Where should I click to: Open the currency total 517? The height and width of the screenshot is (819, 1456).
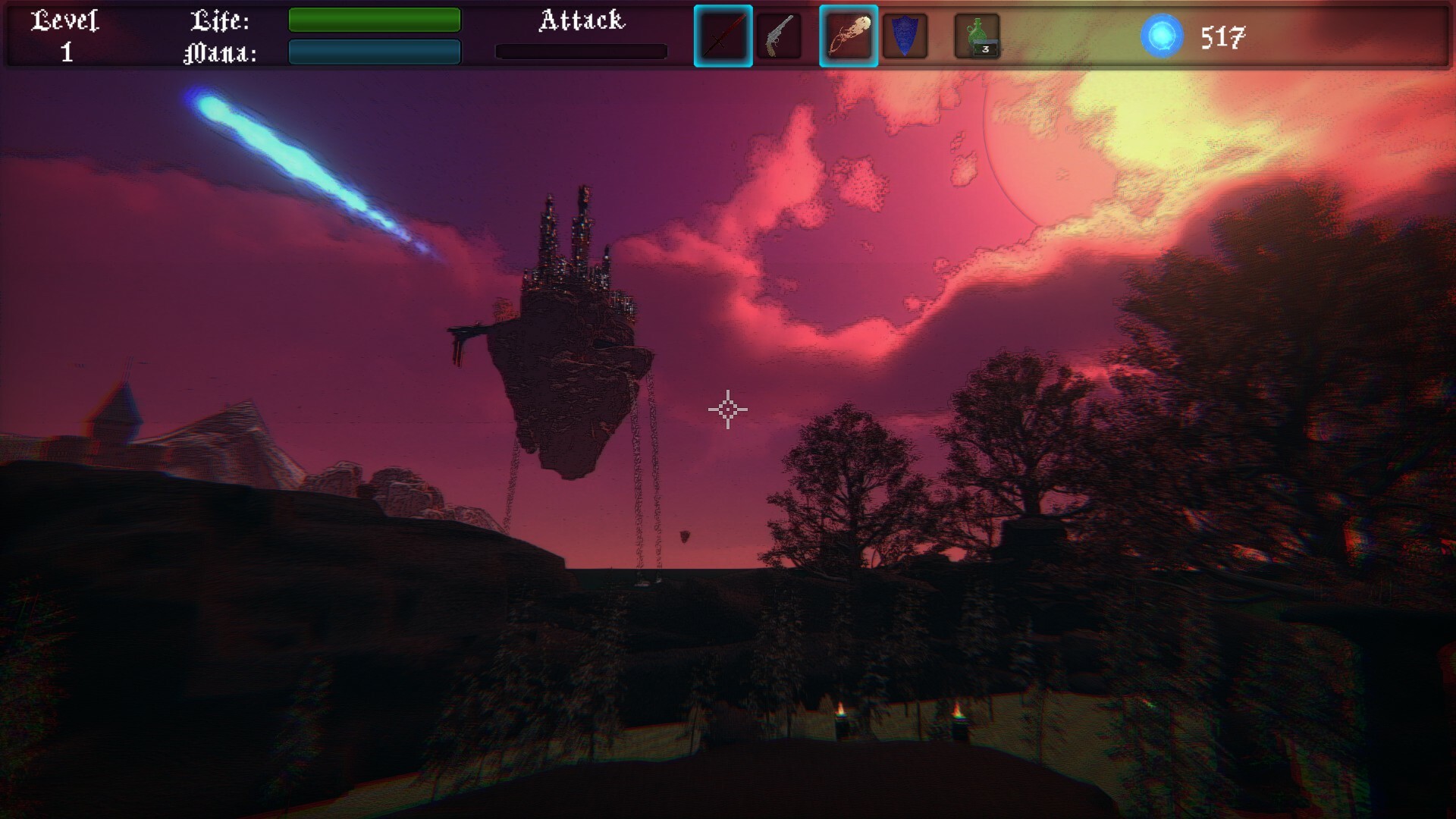click(x=1222, y=35)
